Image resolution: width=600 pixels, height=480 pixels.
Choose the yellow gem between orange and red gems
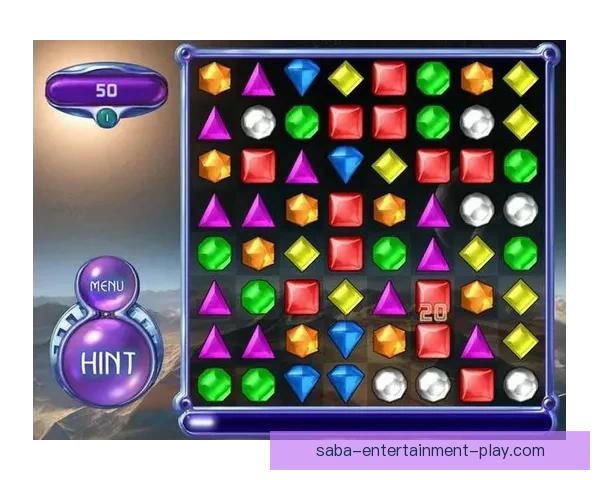click(x=302, y=253)
